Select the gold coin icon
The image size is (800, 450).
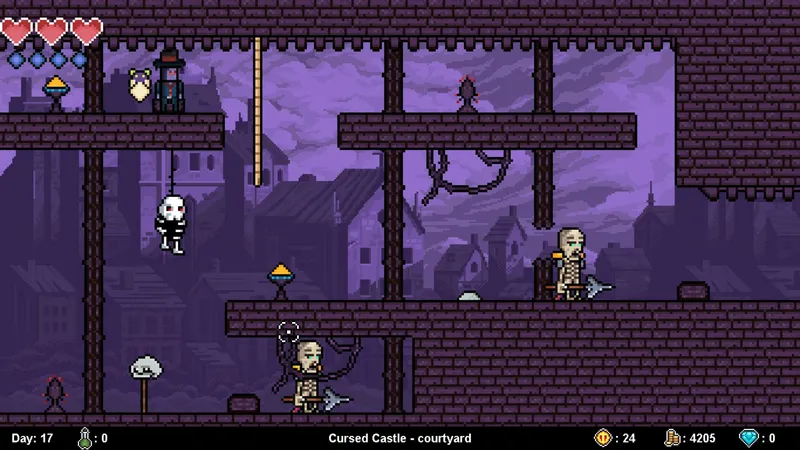(x=602, y=438)
